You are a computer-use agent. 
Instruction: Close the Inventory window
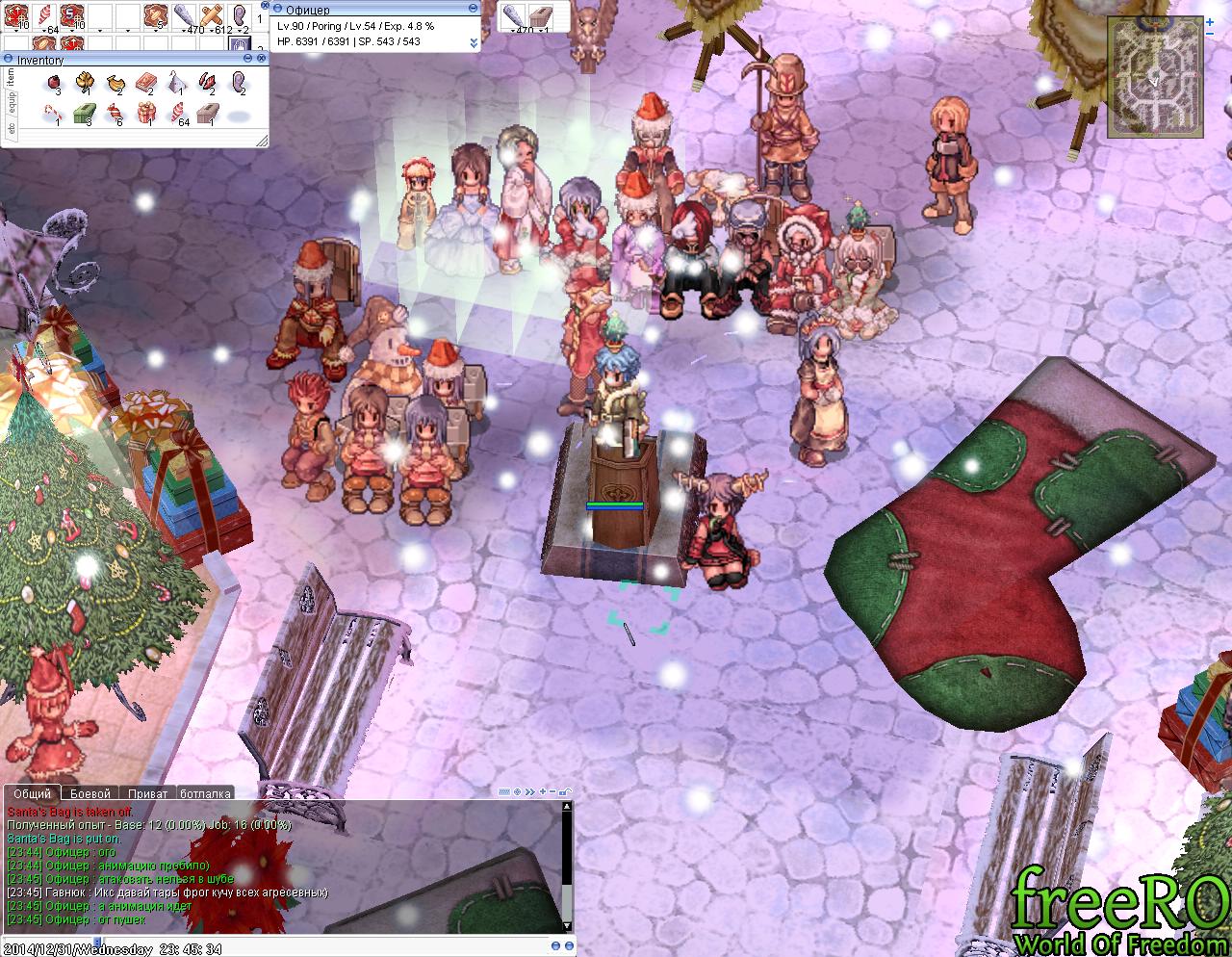pyautogui.click(x=261, y=60)
